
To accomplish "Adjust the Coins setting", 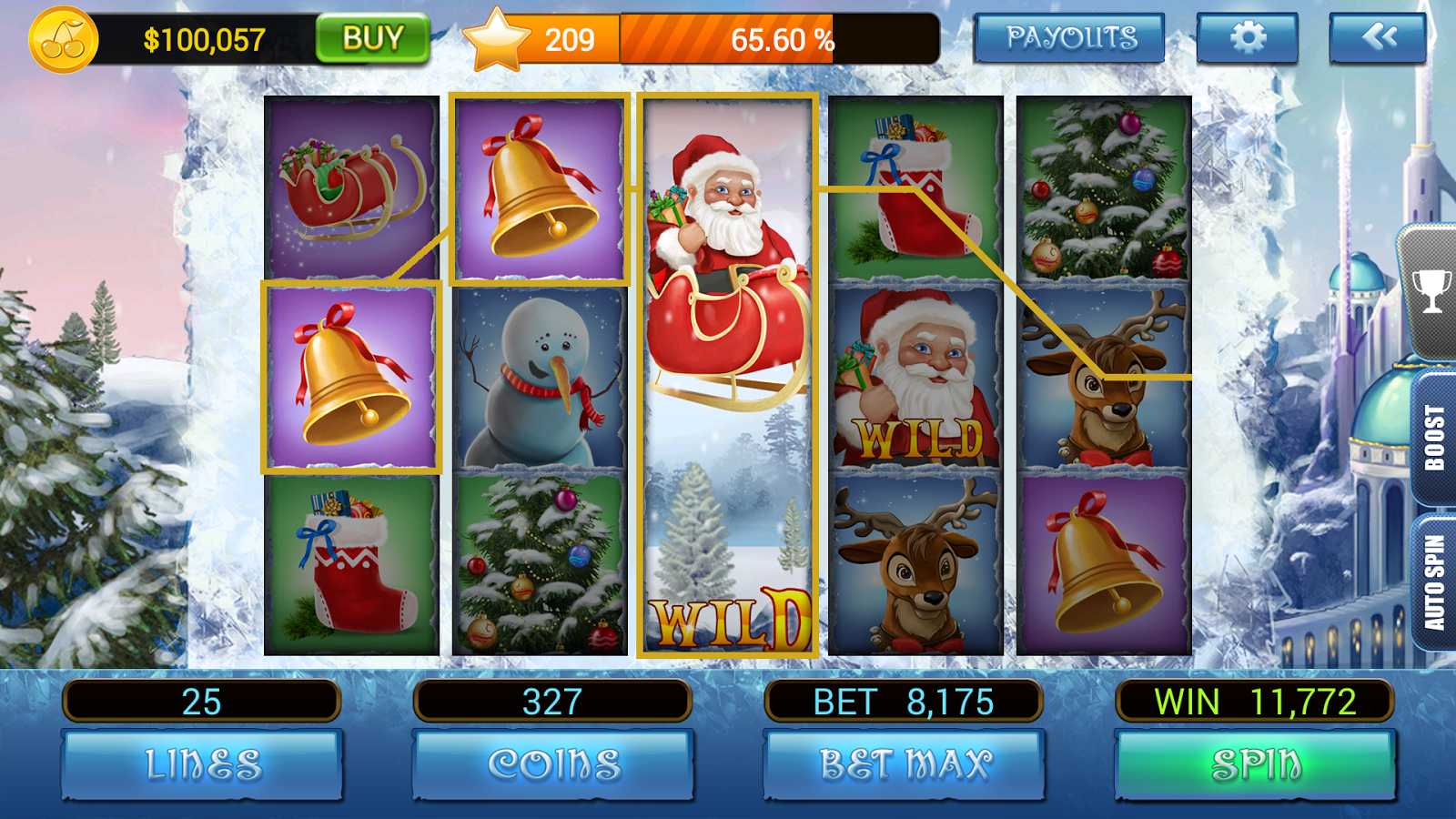I will (x=553, y=764).
